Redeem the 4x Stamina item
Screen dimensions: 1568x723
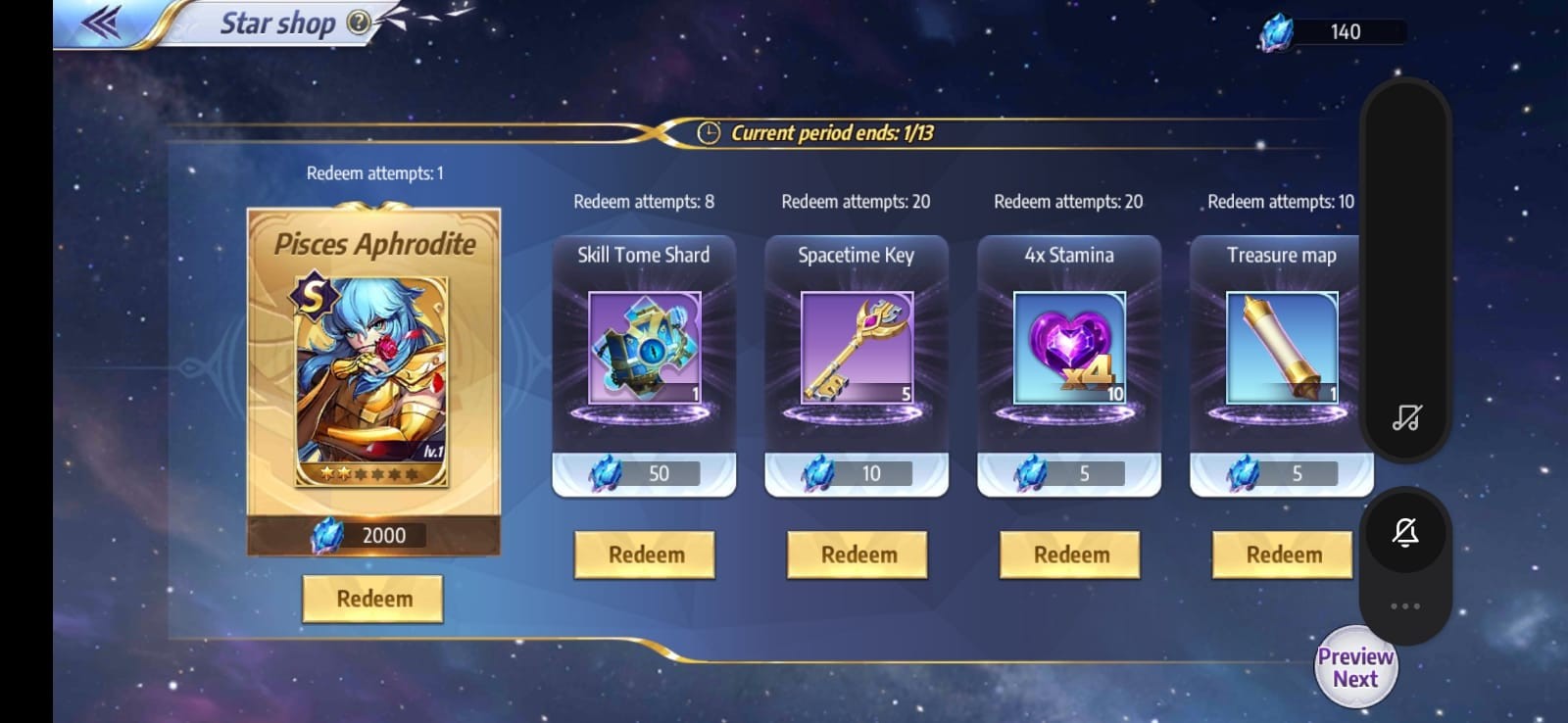pos(1070,554)
